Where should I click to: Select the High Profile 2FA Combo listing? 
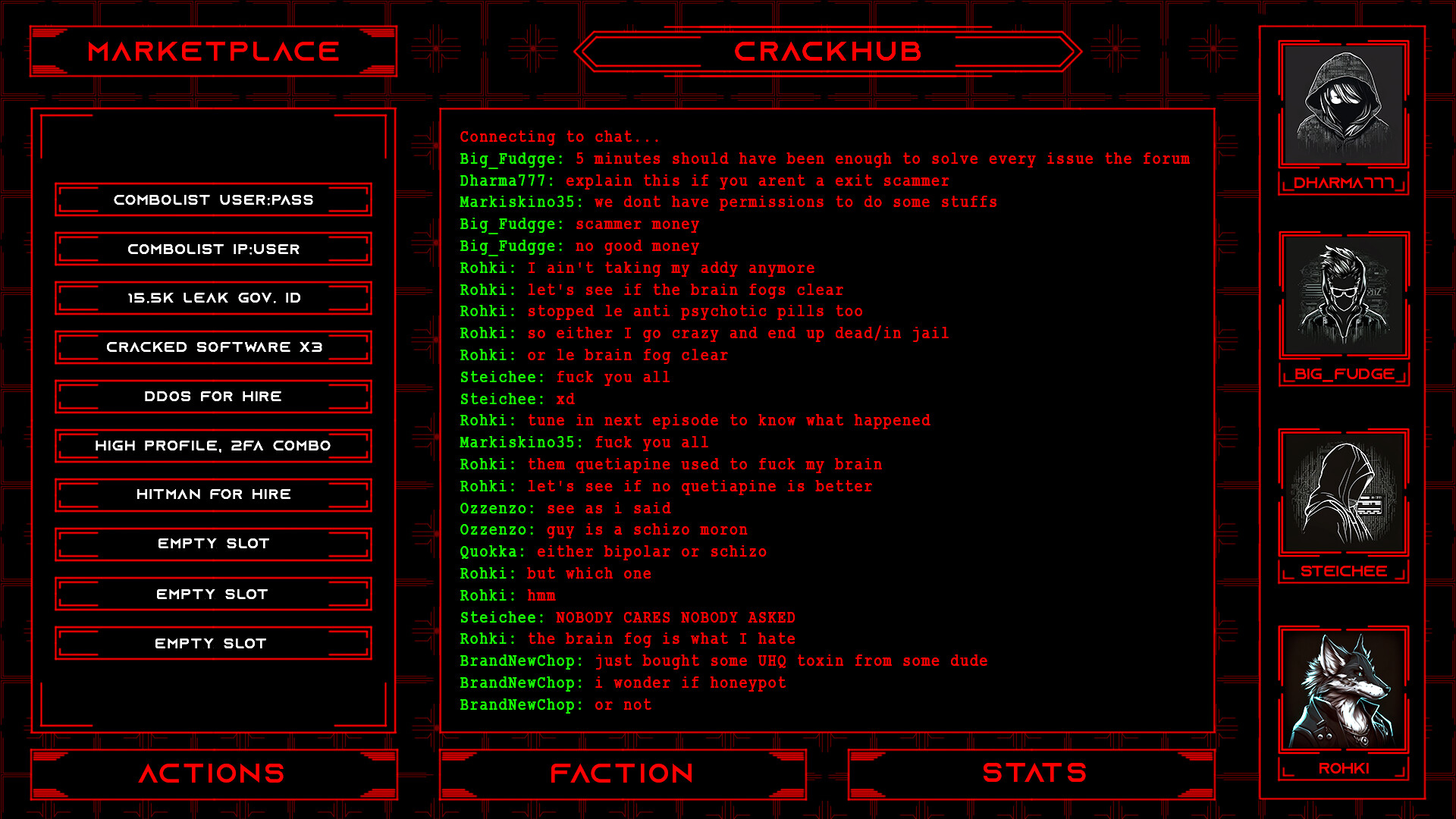click(x=213, y=445)
